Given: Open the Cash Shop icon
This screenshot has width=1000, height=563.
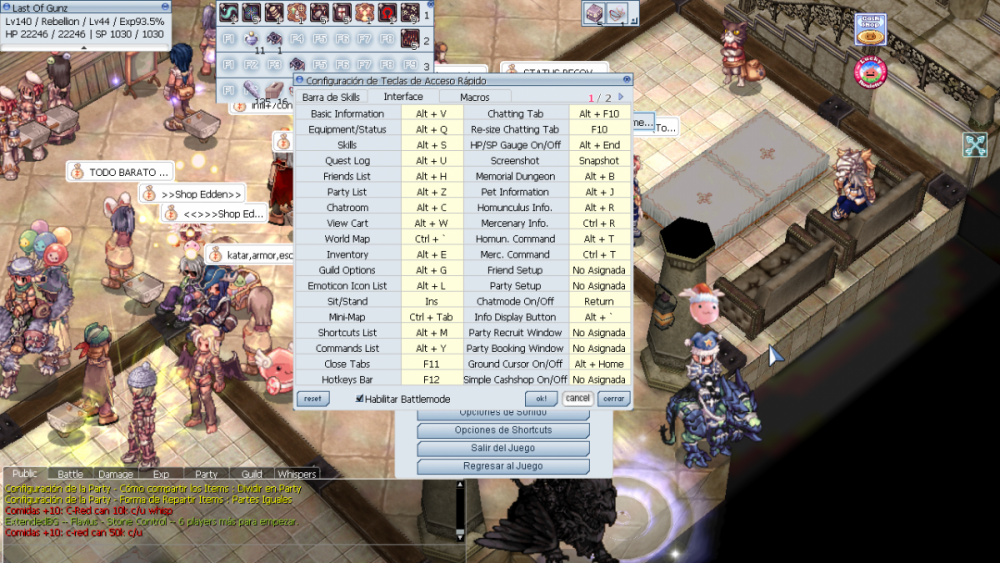Looking at the screenshot, I should (871, 29).
